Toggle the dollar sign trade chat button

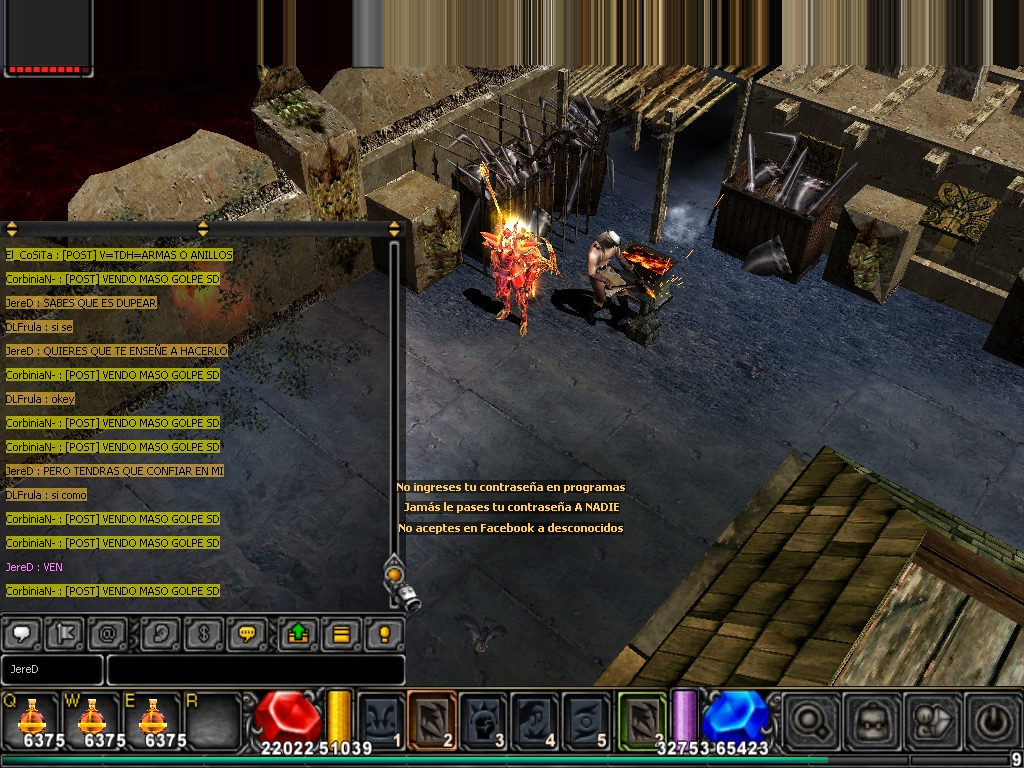click(202, 634)
